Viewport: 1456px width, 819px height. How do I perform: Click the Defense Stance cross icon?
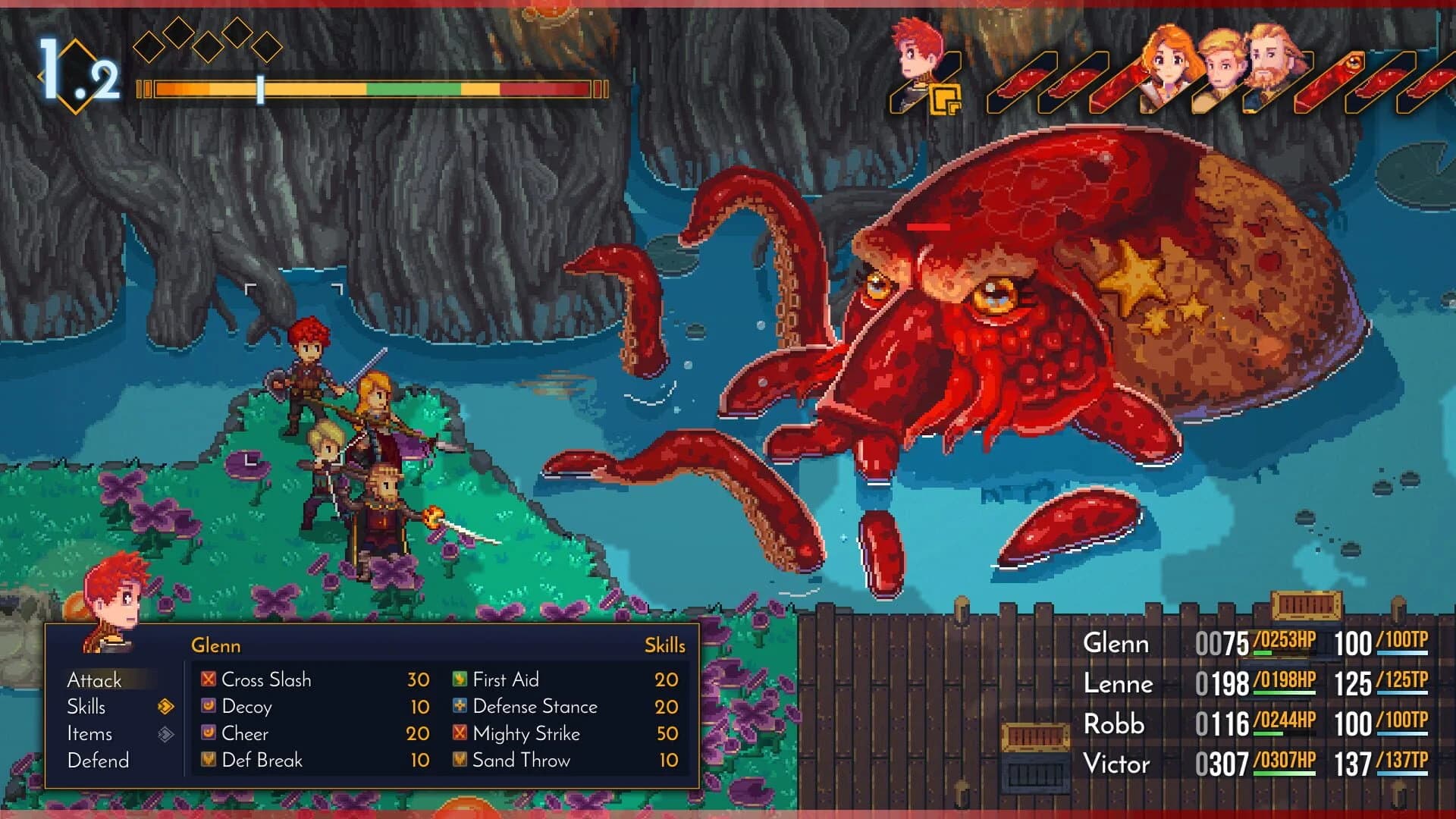point(458,707)
